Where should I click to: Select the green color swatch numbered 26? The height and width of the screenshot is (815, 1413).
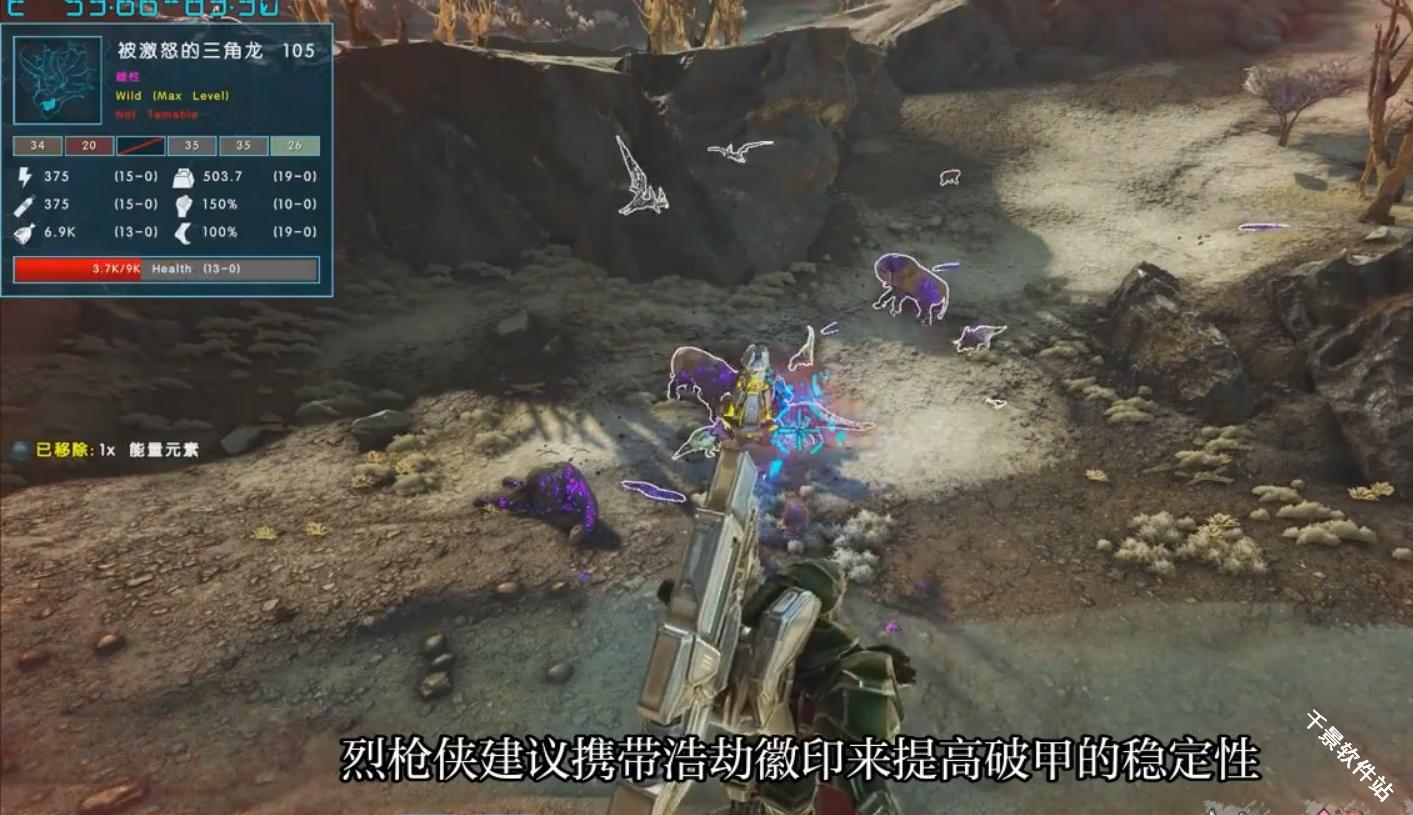click(295, 146)
